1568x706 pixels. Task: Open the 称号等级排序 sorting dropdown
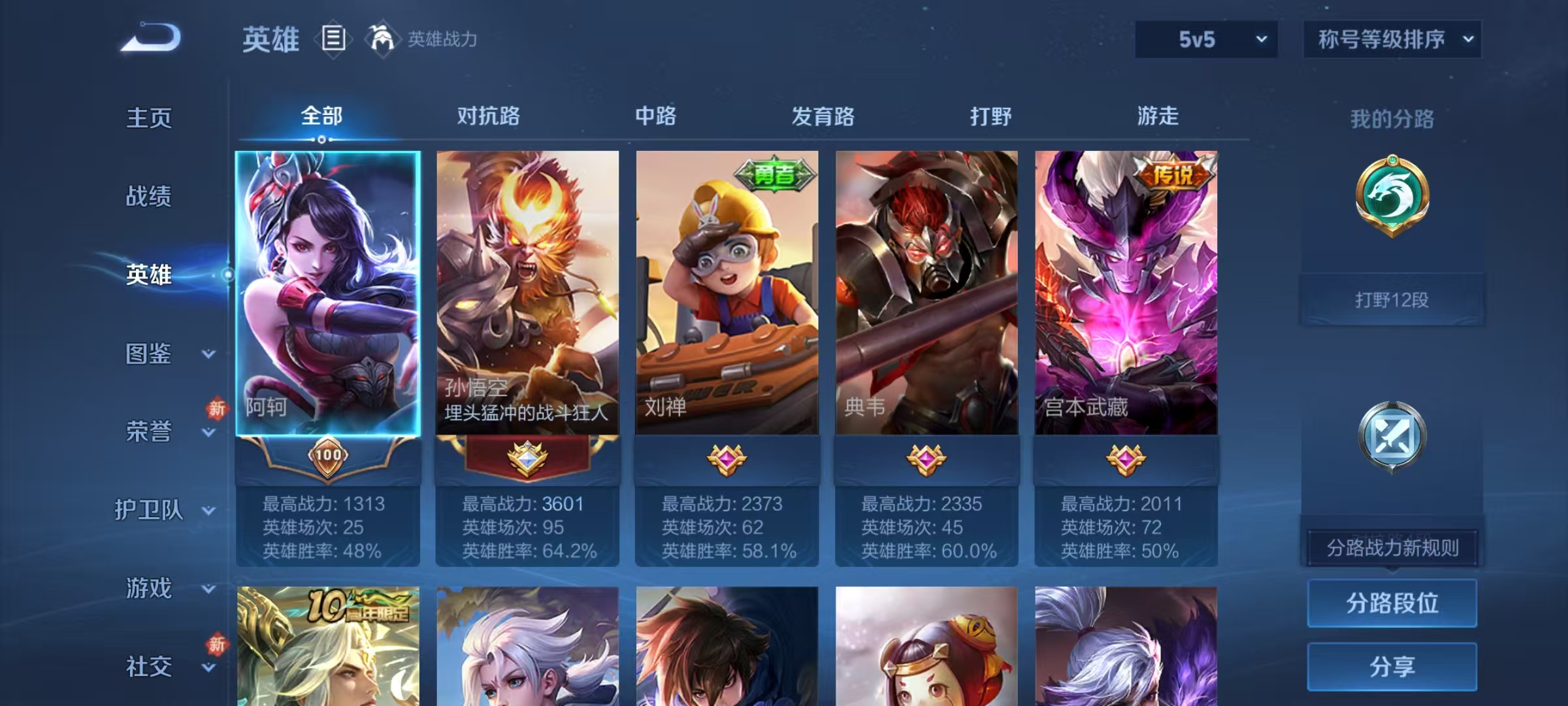coord(1392,39)
